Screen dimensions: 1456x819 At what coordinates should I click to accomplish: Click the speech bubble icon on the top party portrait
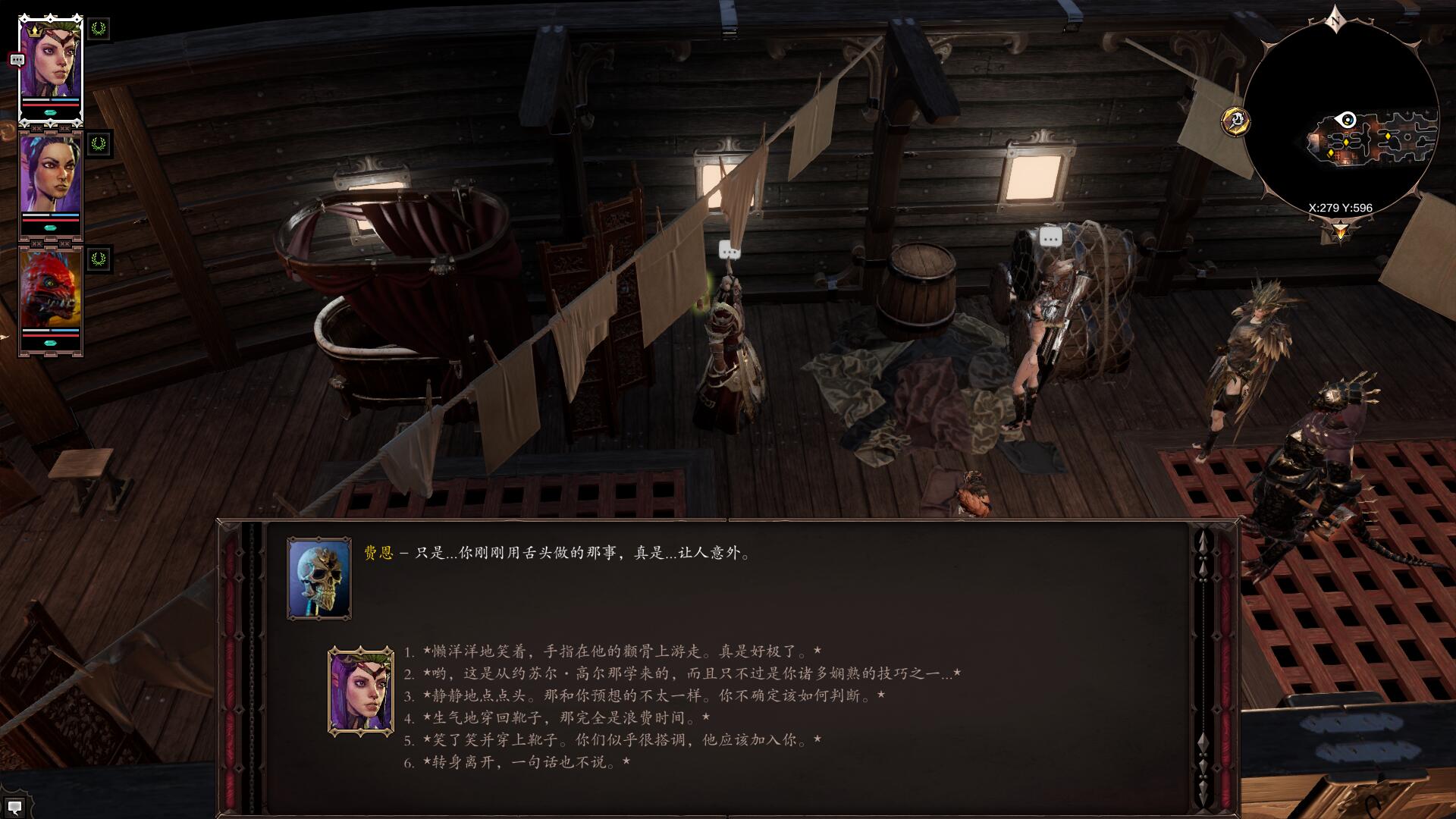point(17,61)
